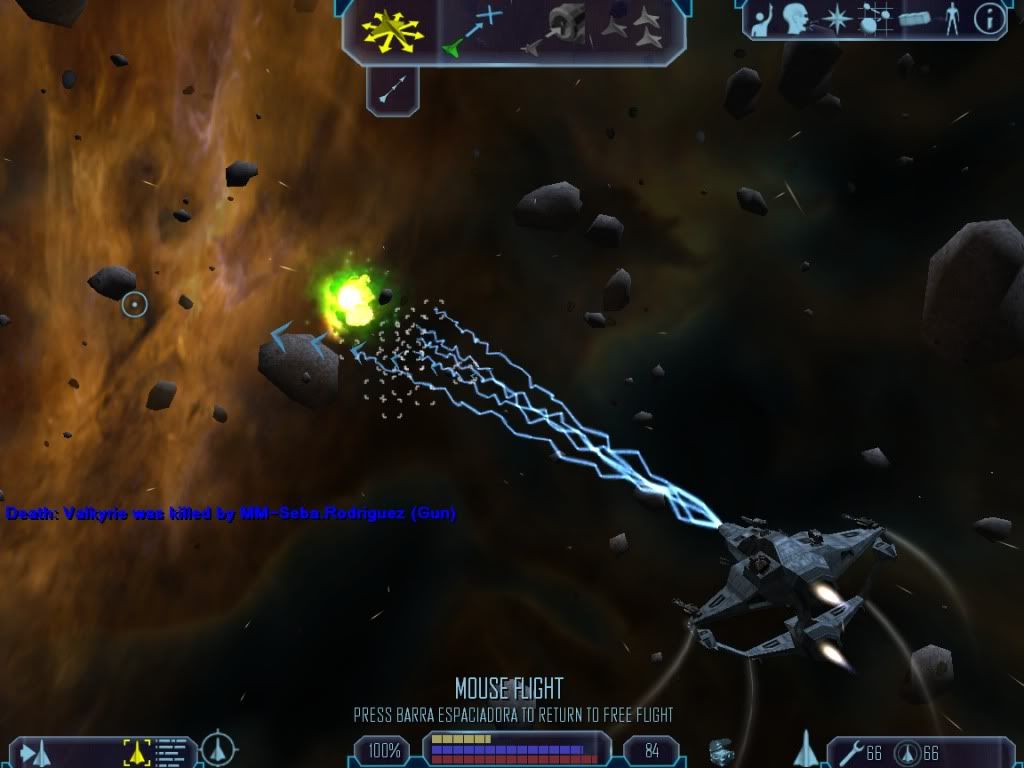Show the Nav Map planets icon
The width and height of the screenshot is (1024, 768).
click(x=874, y=18)
